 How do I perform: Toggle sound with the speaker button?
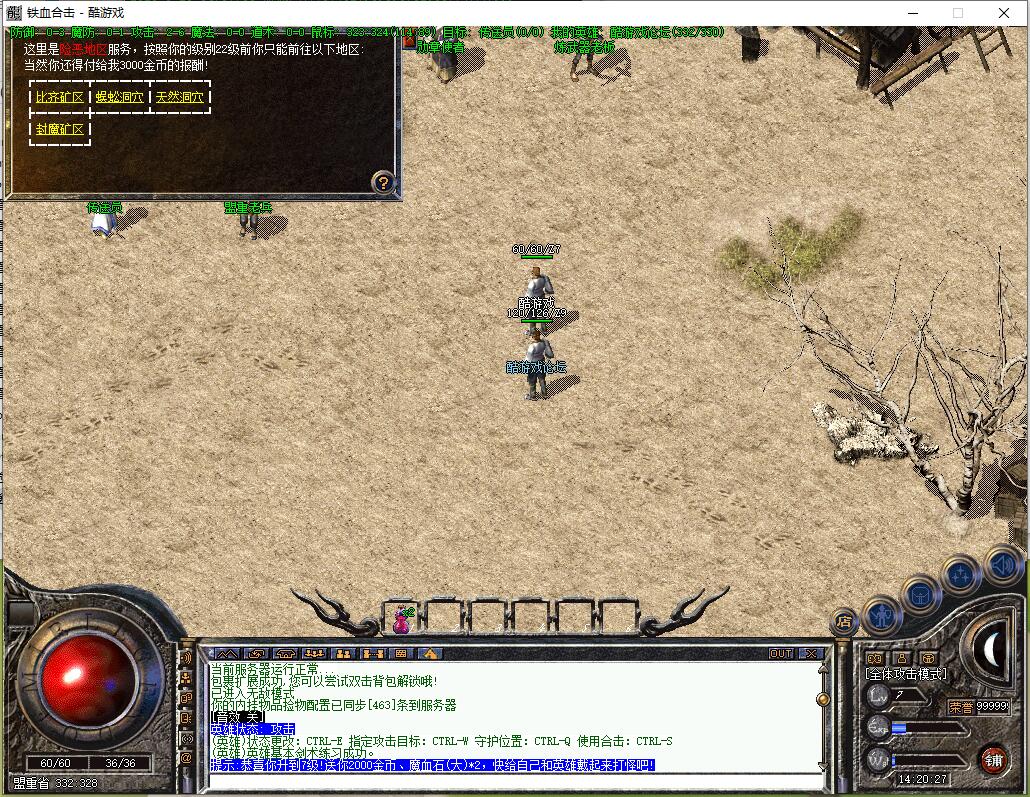1001,564
